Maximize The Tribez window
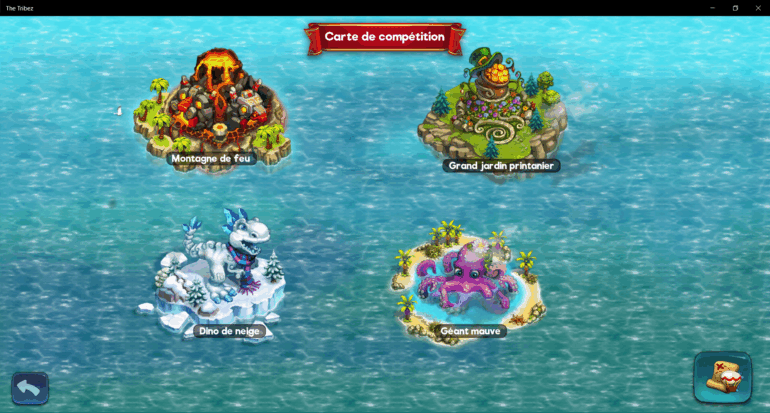The width and height of the screenshot is (770, 413). tap(735, 7)
